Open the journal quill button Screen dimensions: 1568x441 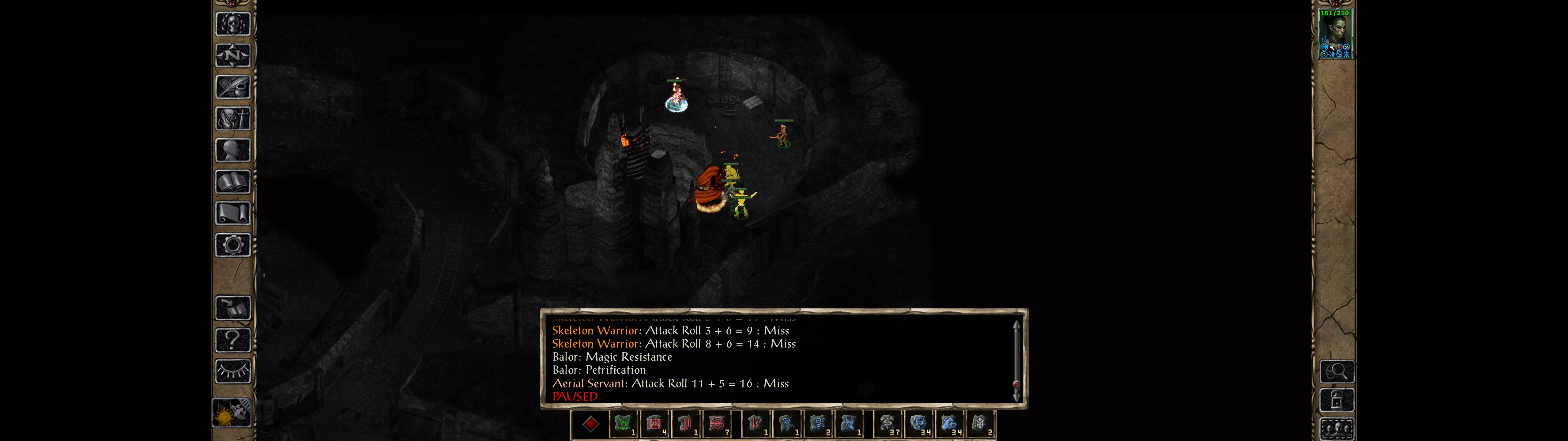point(232,87)
